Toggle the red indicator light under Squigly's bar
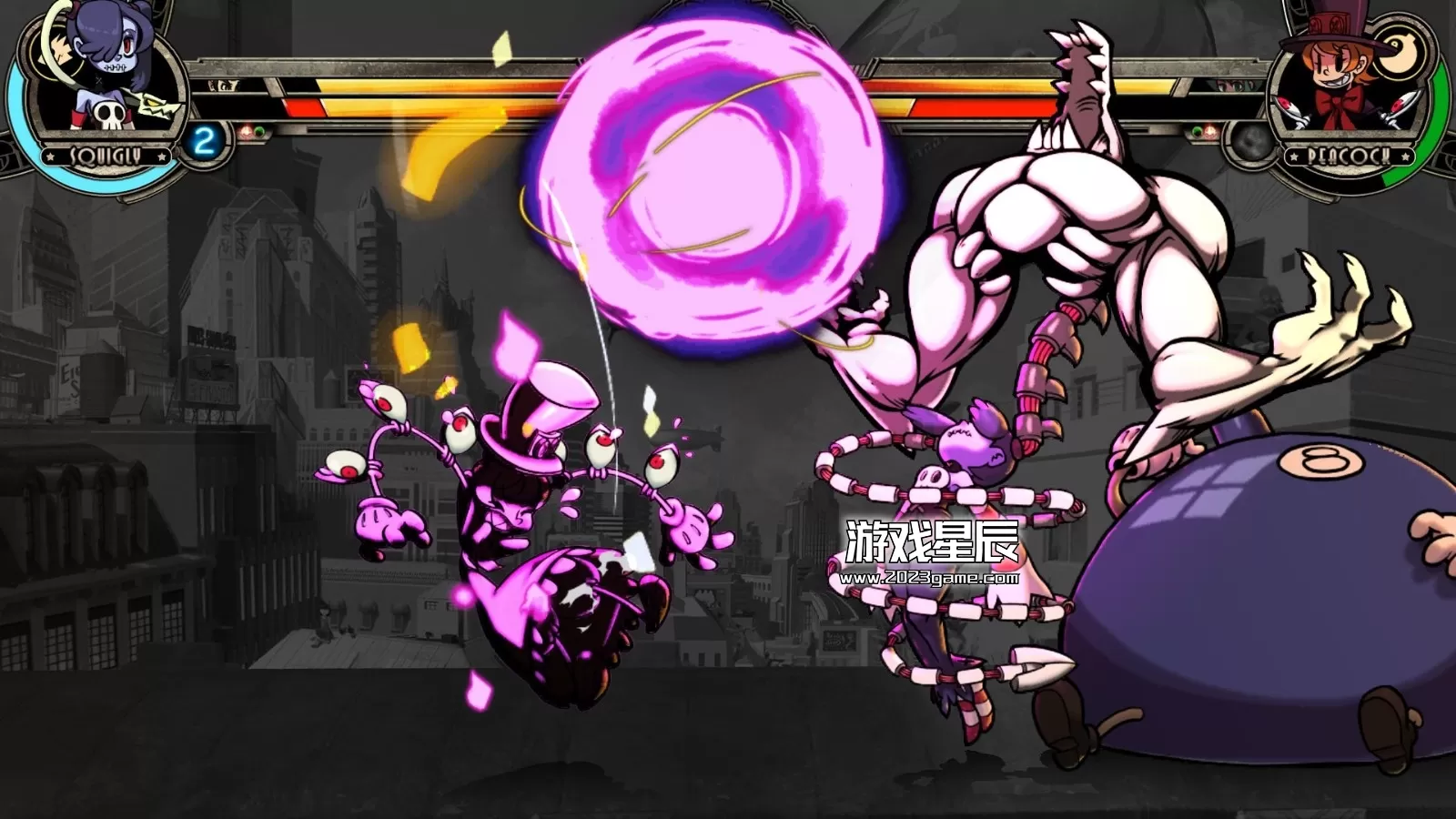 (x=247, y=131)
